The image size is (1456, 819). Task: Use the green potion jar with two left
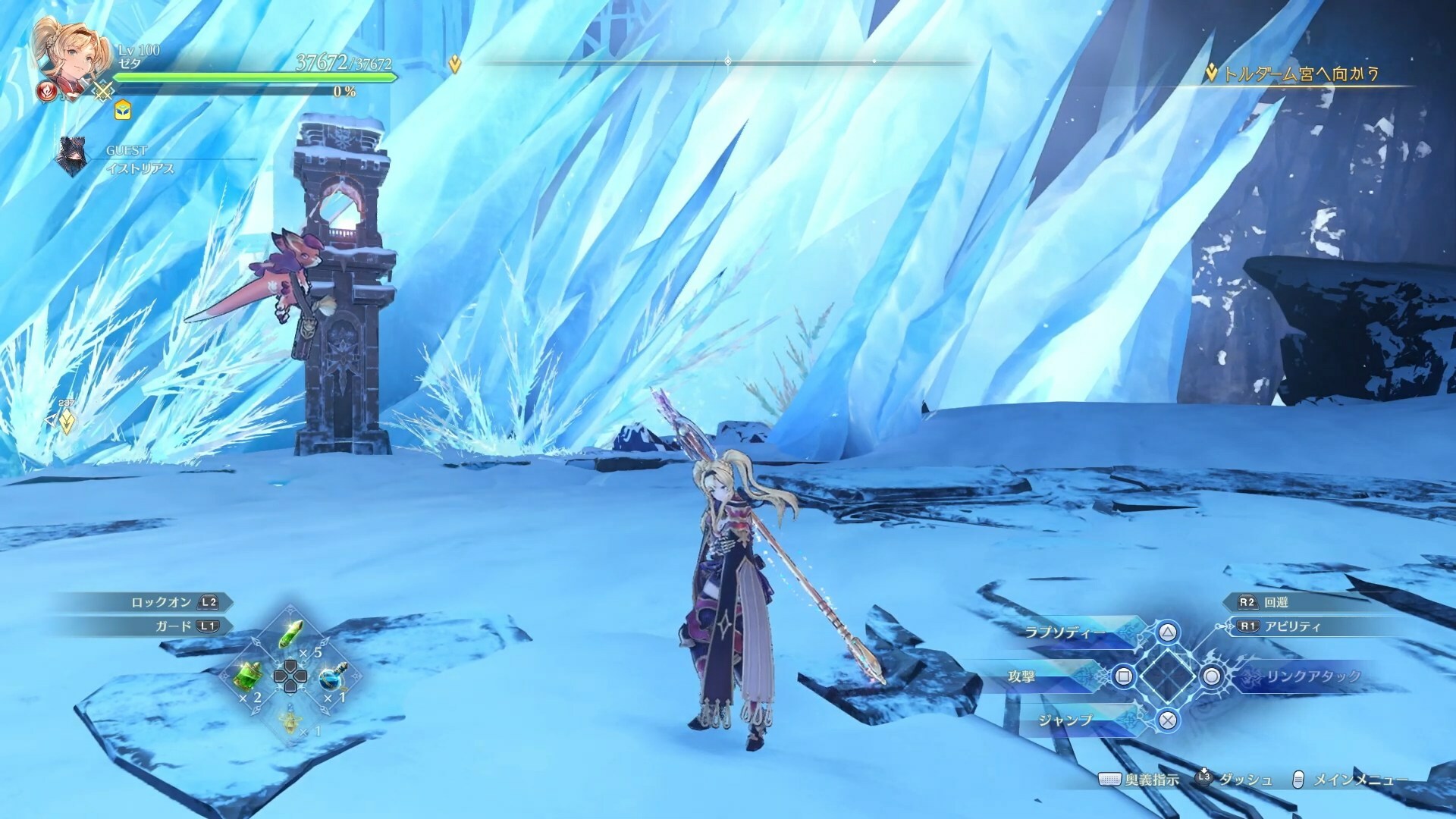(250, 673)
